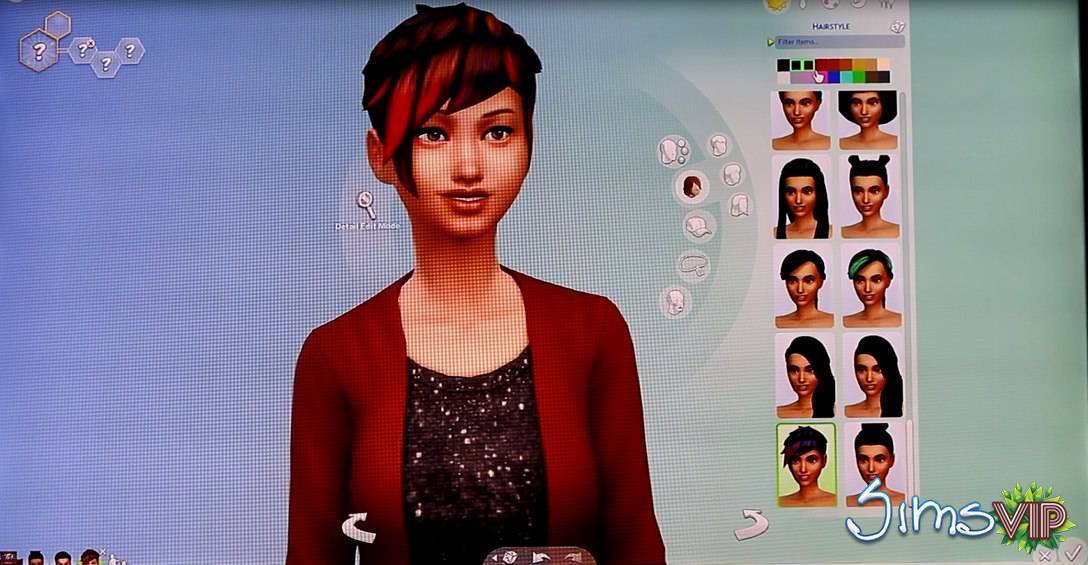The height and width of the screenshot is (565, 1088).
Task: Cancel with the X button
Action: tap(1045, 553)
